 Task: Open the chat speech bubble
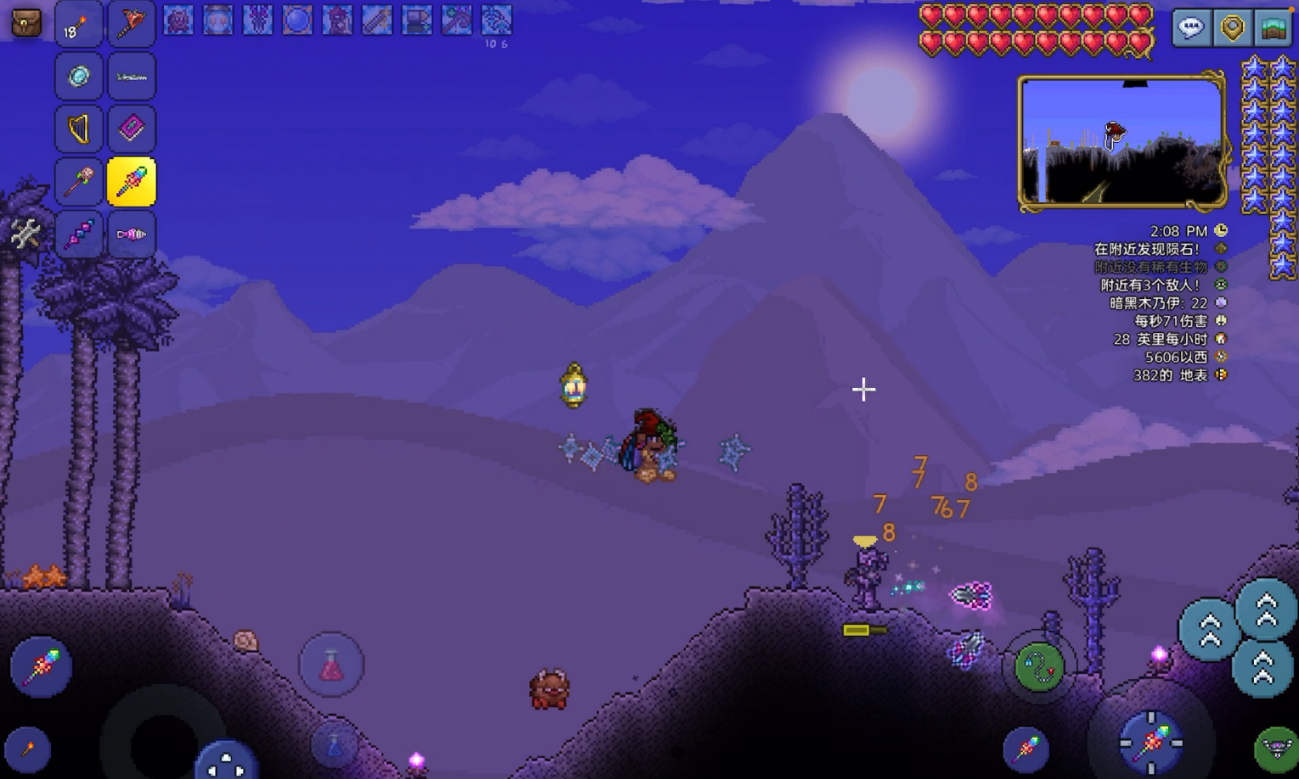click(x=1190, y=28)
